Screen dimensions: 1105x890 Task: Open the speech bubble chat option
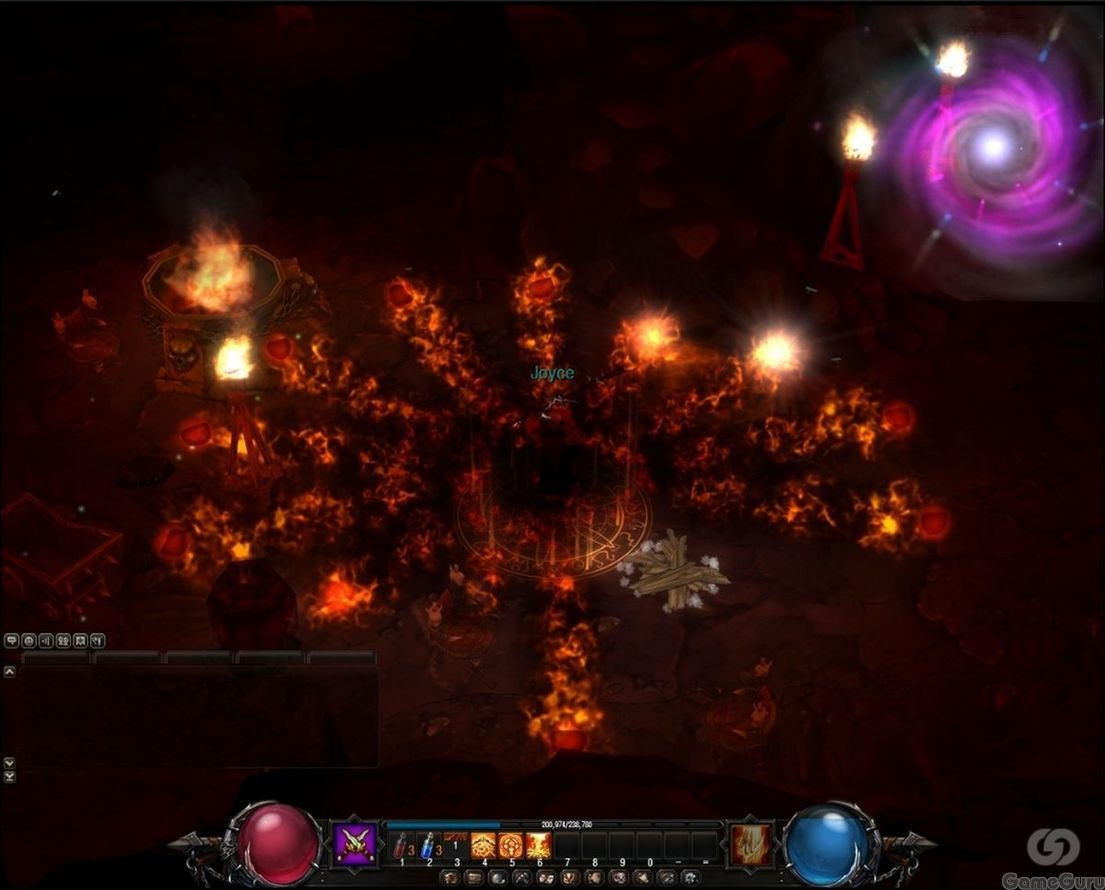pyautogui.click(x=12, y=641)
